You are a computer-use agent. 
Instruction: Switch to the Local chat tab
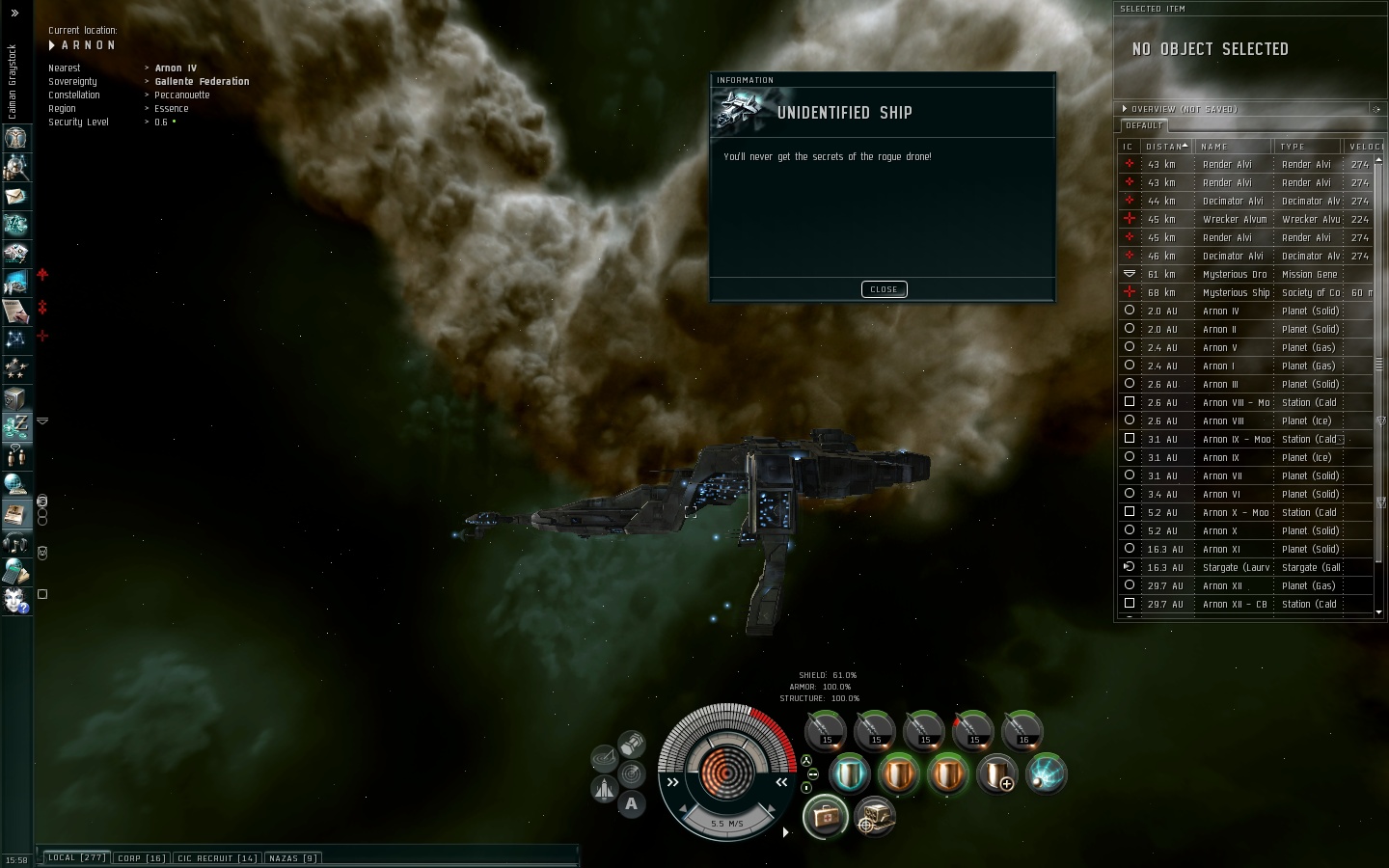77,857
